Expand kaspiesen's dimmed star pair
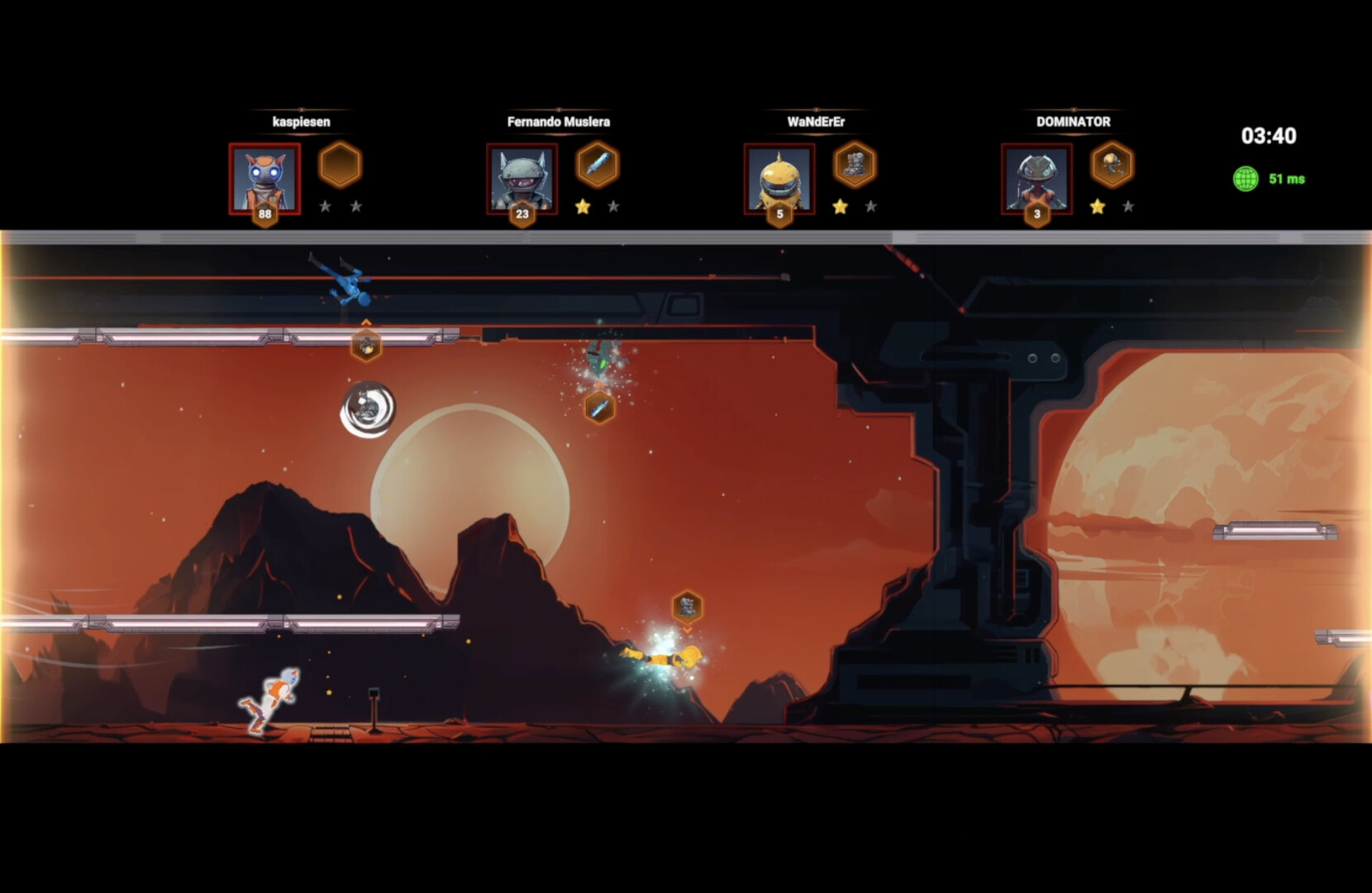 point(342,207)
